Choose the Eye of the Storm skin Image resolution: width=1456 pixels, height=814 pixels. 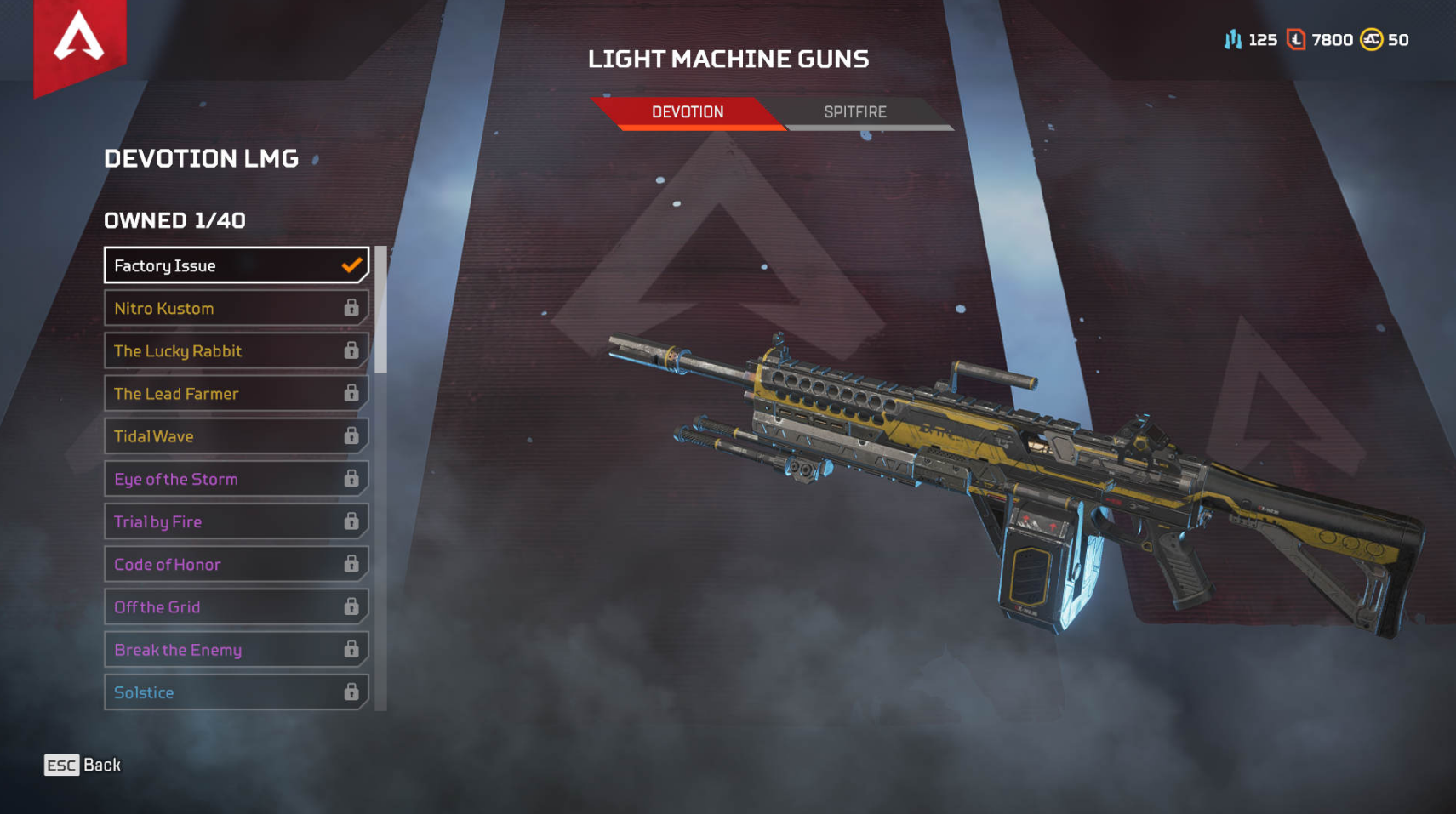tap(236, 479)
